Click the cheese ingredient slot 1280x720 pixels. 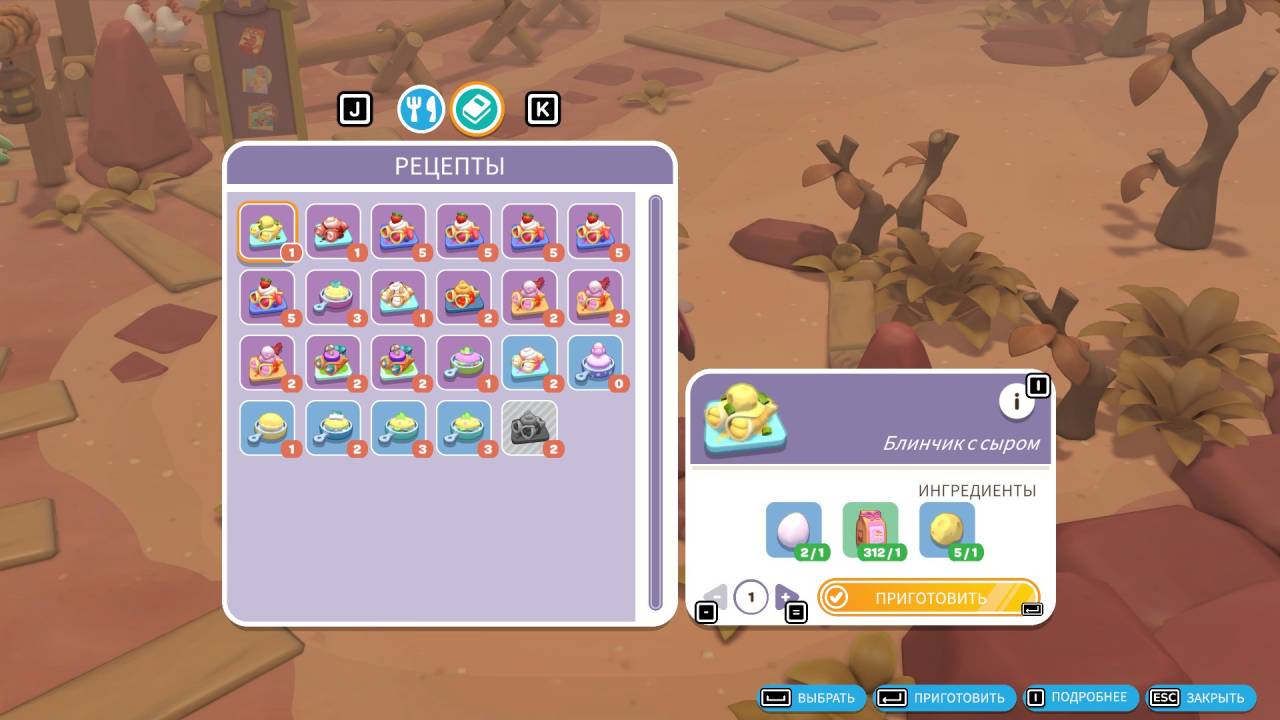tap(947, 530)
